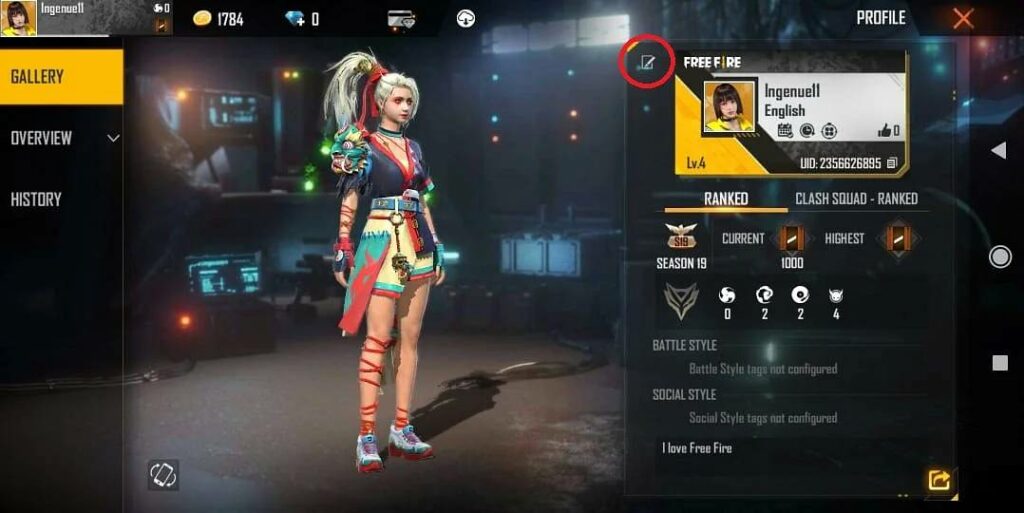Switch to the Clash Squad - Ranked tab
The image size is (1024, 513).
856,198
